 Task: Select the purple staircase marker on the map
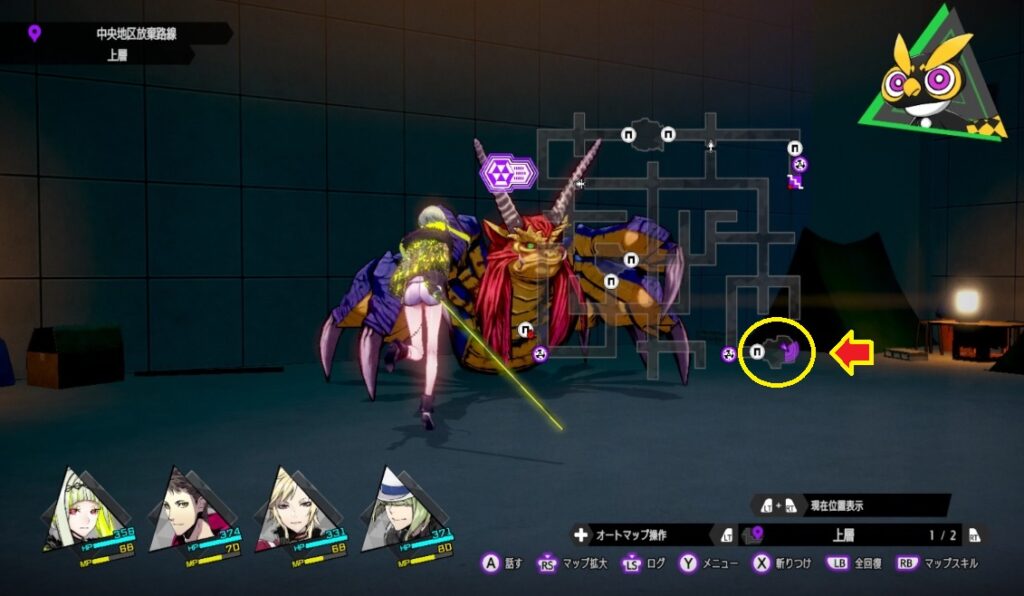tap(795, 181)
